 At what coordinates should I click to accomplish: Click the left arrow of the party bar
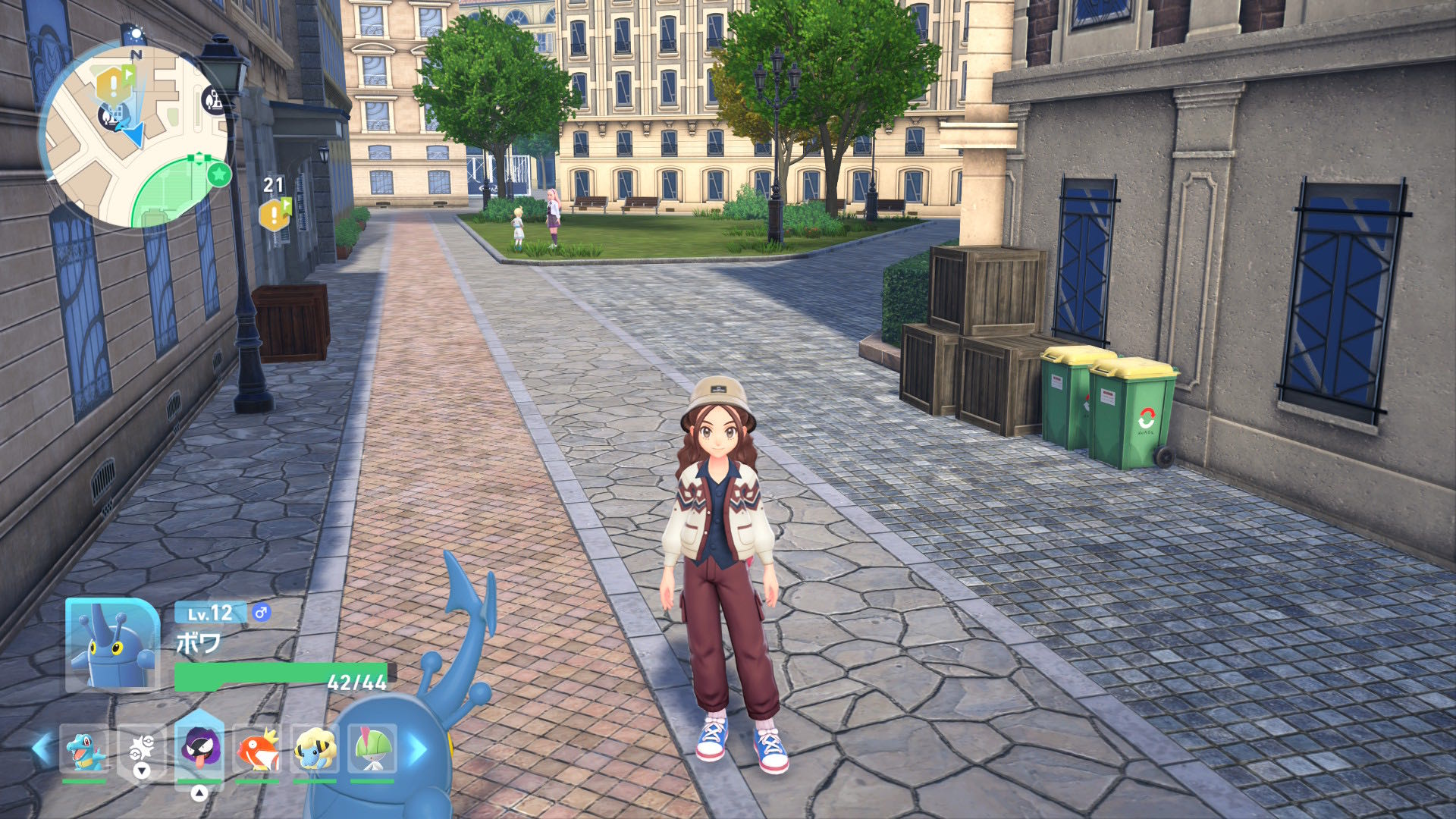click(x=42, y=749)
